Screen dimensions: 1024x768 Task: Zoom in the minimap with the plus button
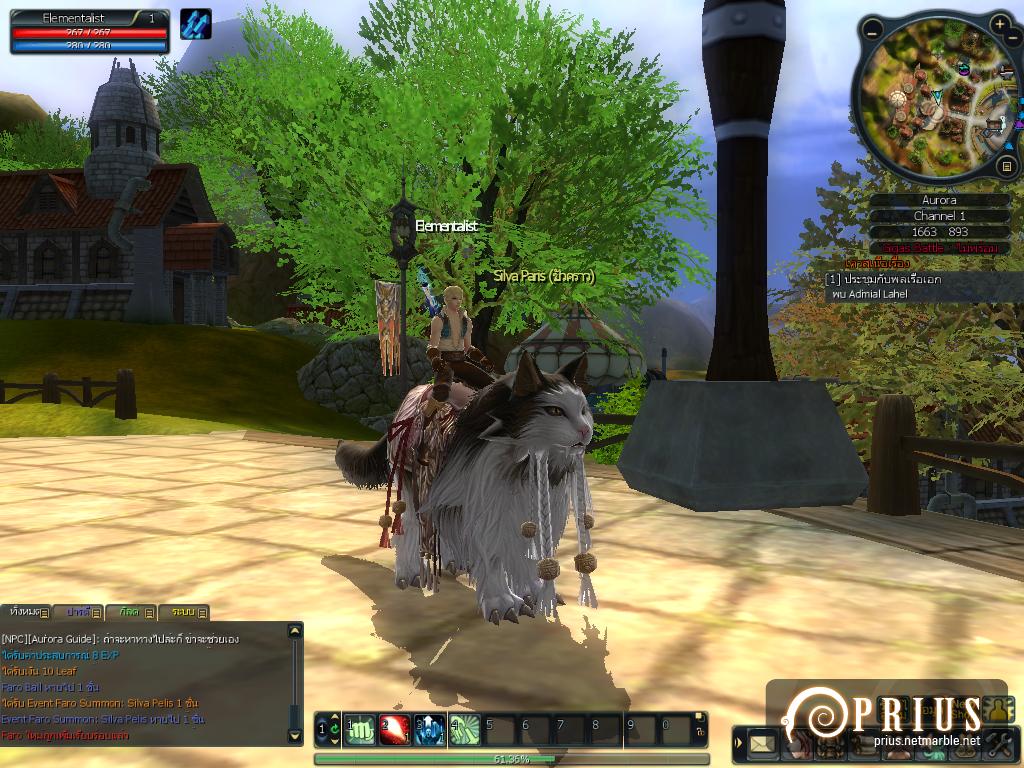coord(1001,24)
